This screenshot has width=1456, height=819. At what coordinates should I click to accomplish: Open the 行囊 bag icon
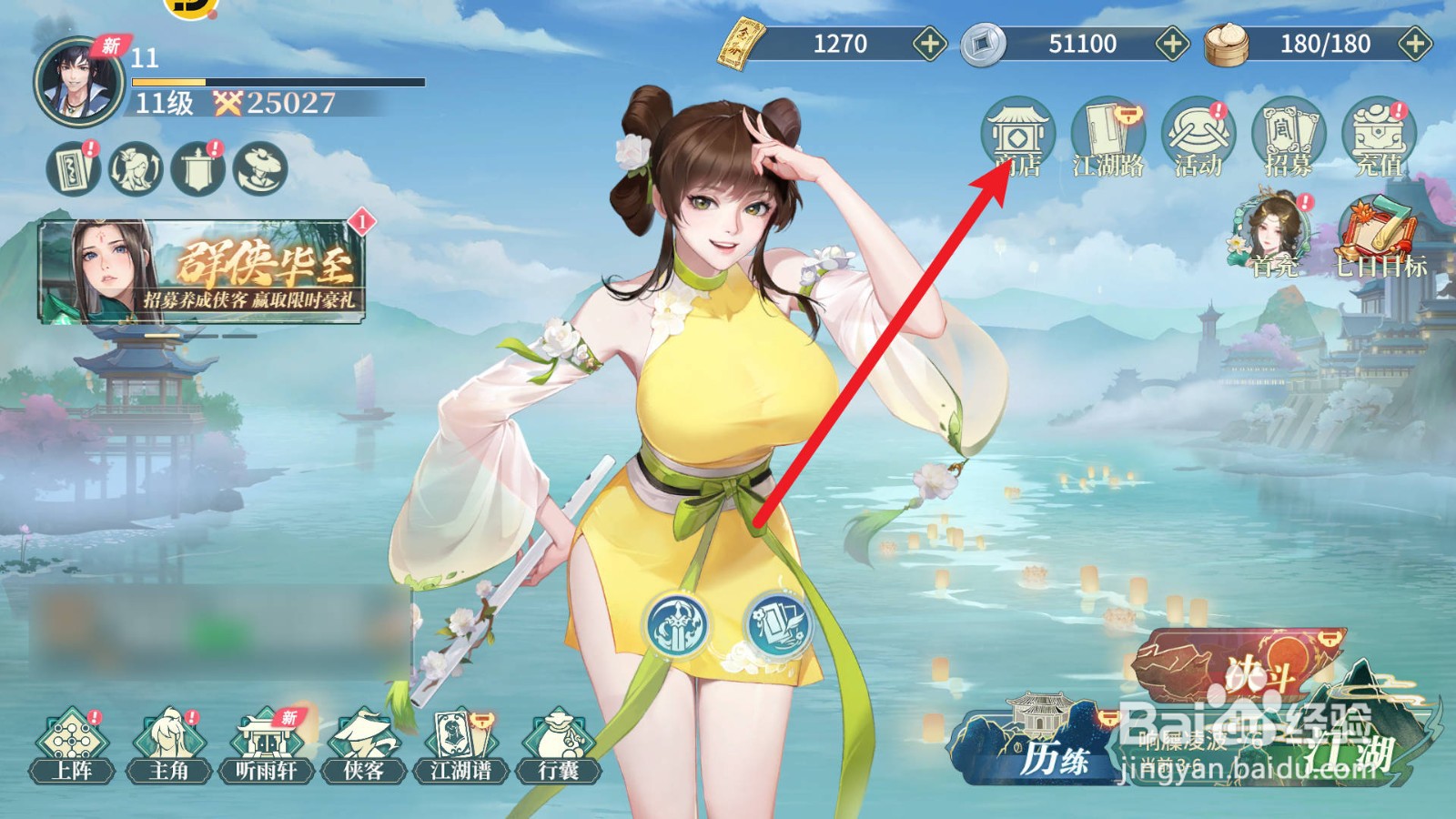coord(562,746)
